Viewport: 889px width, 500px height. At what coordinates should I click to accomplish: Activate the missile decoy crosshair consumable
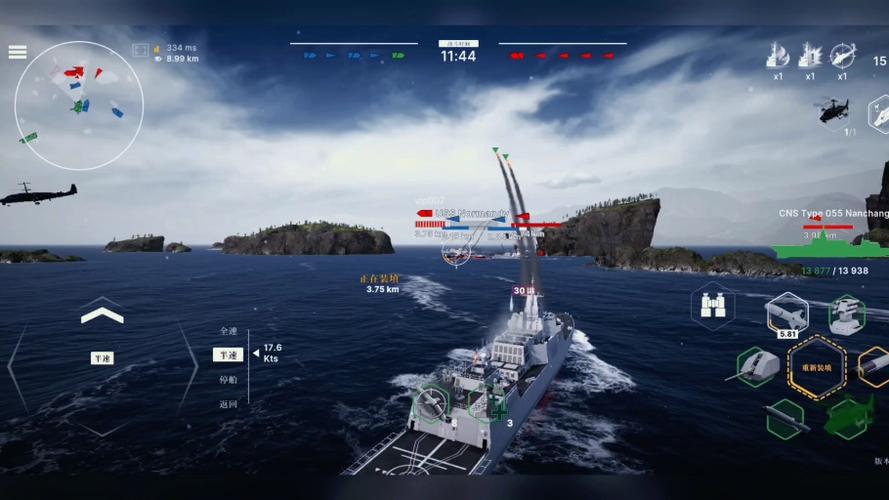[842, 56]
